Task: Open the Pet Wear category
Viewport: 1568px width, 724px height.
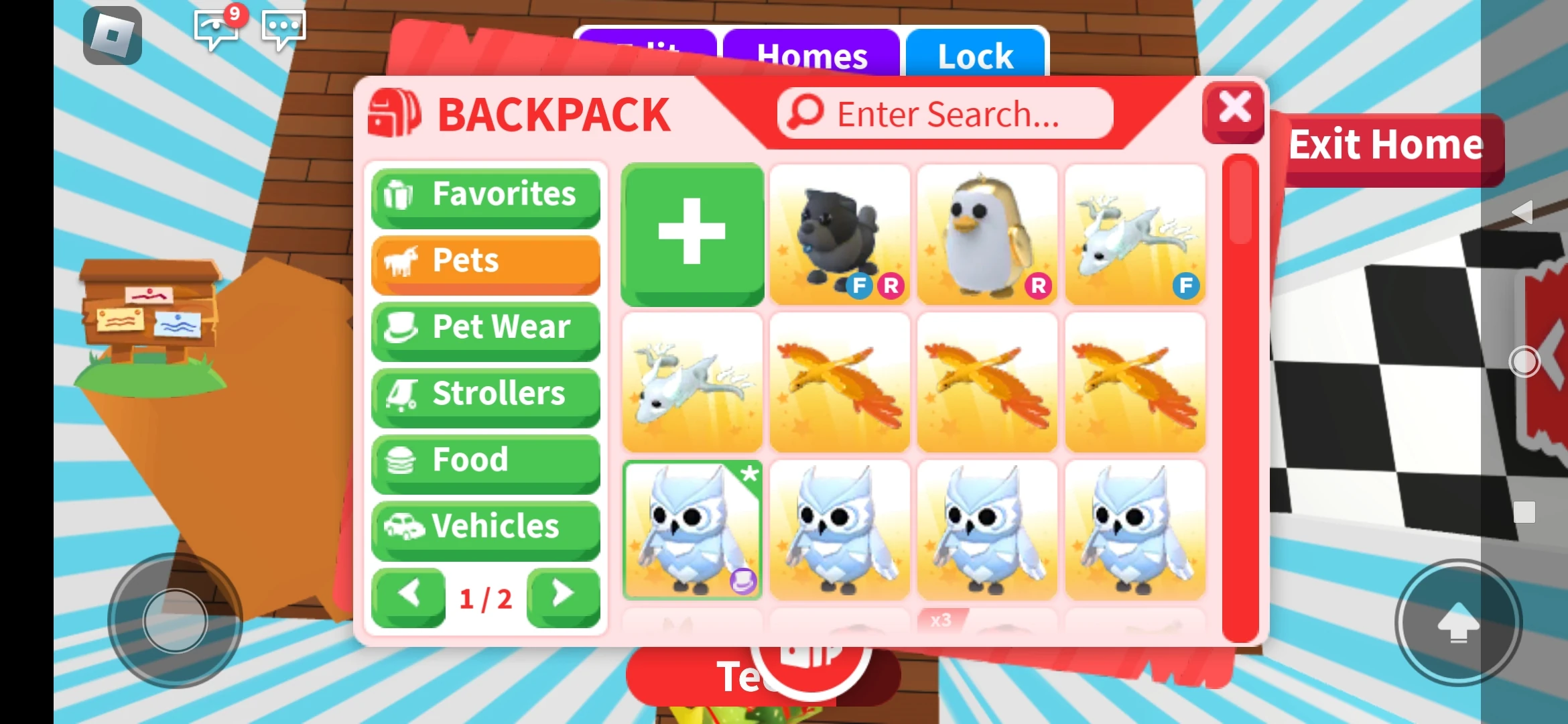Action: click(484, 328)
